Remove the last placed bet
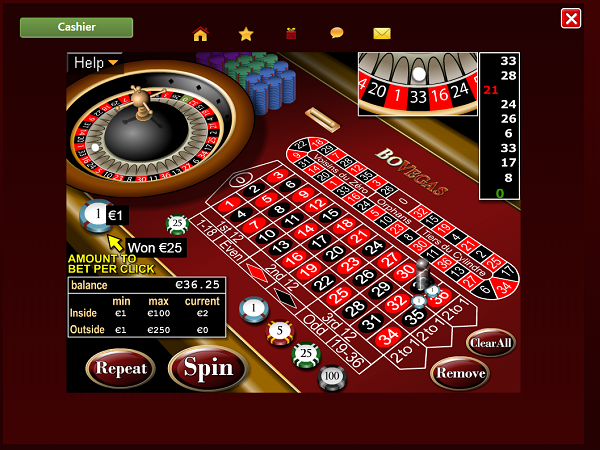600x450 pixels. tap(460, 373)
